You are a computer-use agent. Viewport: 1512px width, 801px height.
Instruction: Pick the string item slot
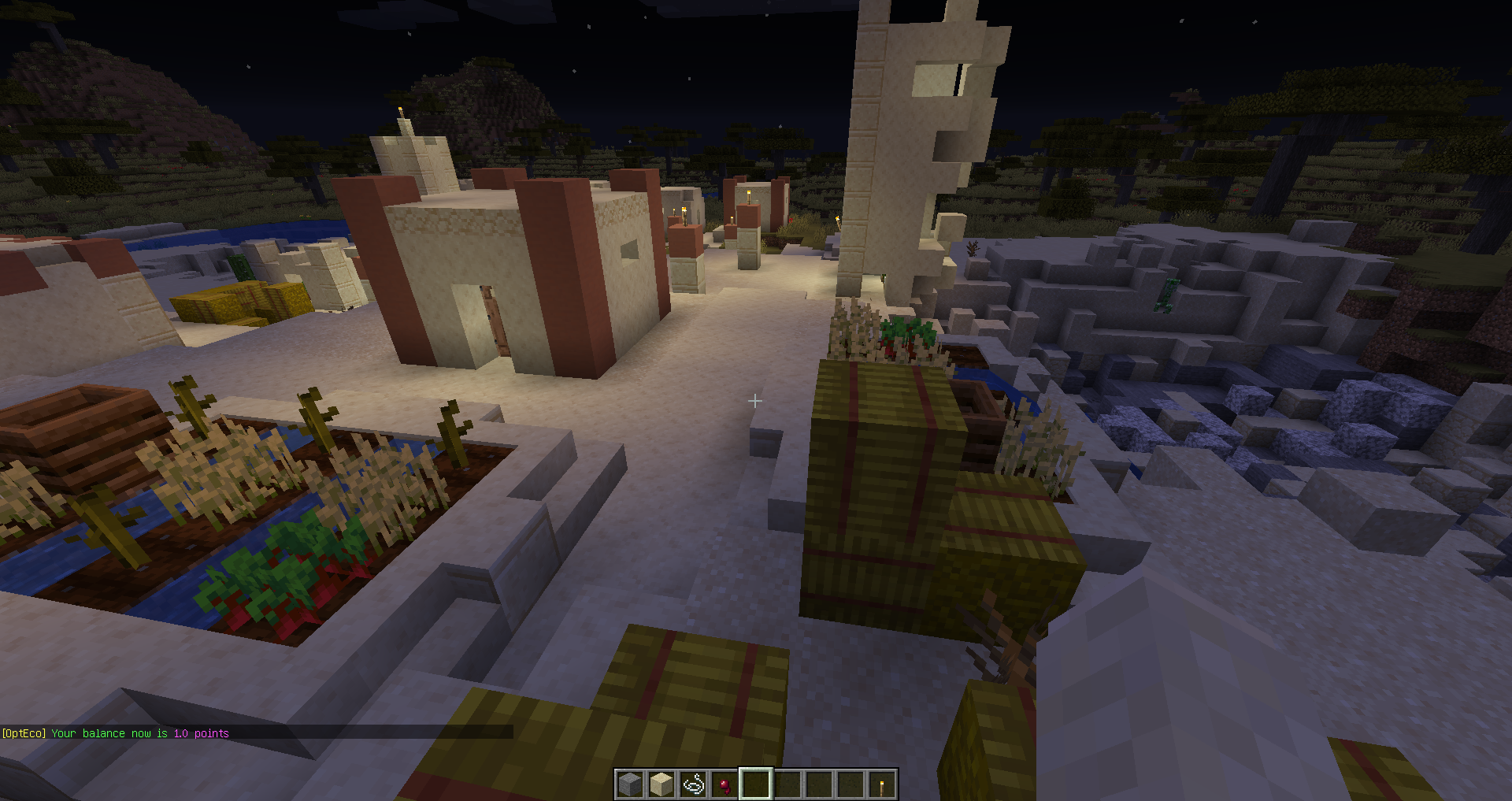pos(693,784)
